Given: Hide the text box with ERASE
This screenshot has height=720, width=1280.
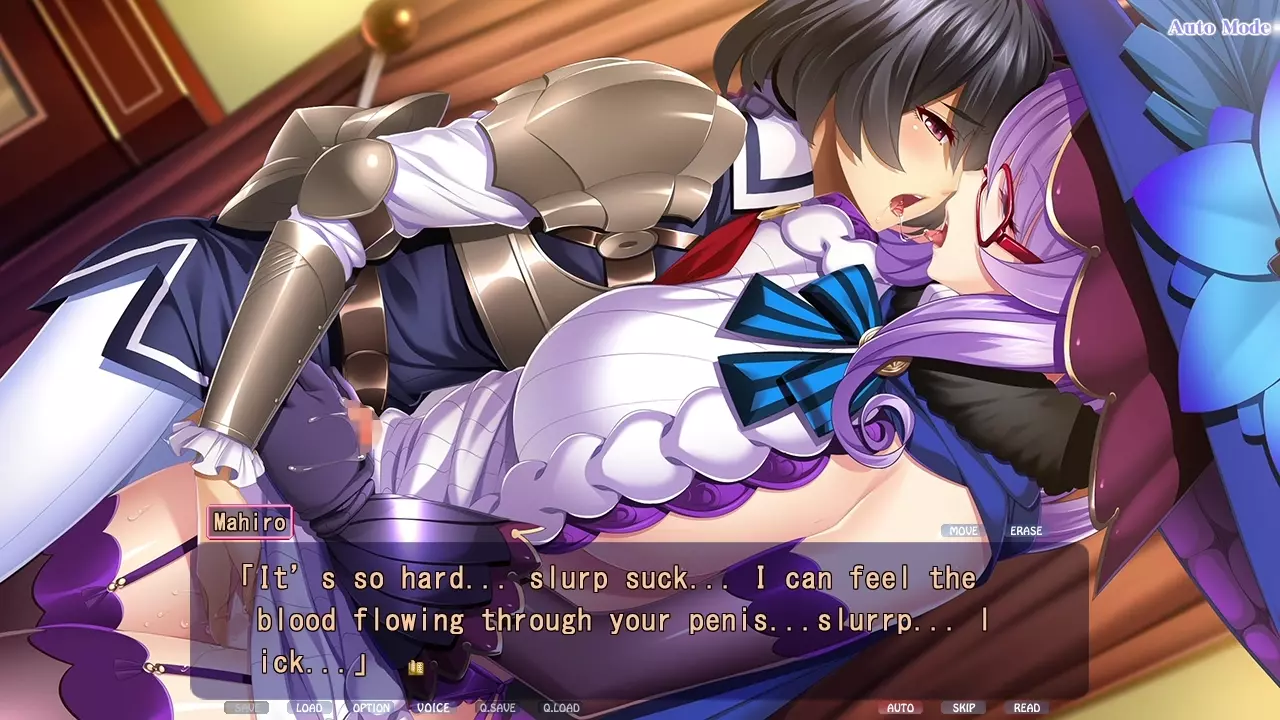Looking at the screenshot, I should click(x=1026, y=531).
